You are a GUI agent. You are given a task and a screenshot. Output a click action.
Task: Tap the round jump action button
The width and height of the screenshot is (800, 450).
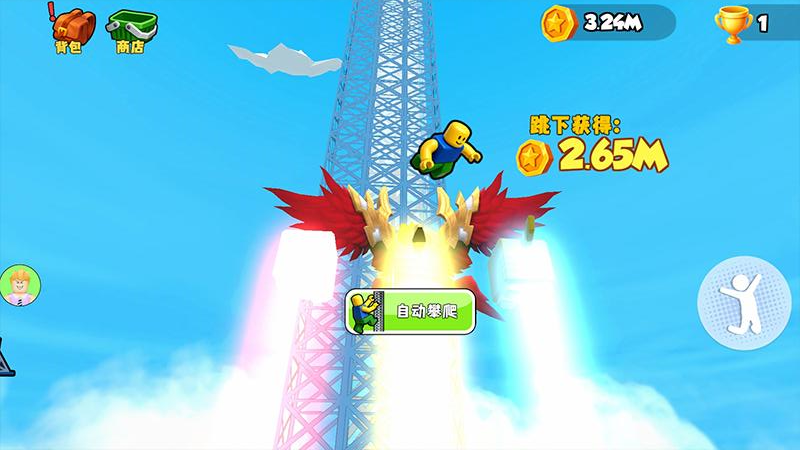743,301
